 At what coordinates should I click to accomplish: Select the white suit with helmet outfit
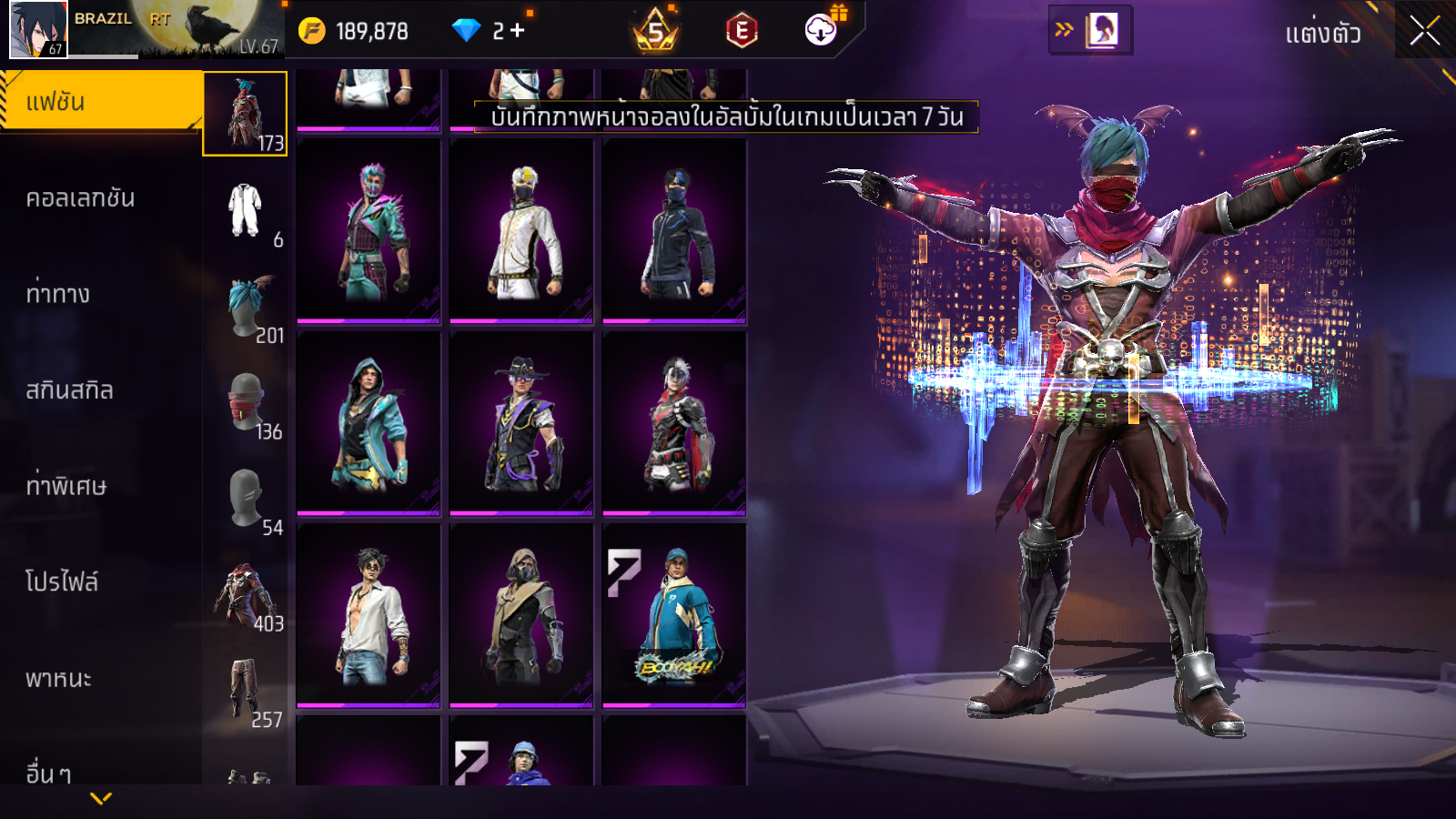pos(521,232)
